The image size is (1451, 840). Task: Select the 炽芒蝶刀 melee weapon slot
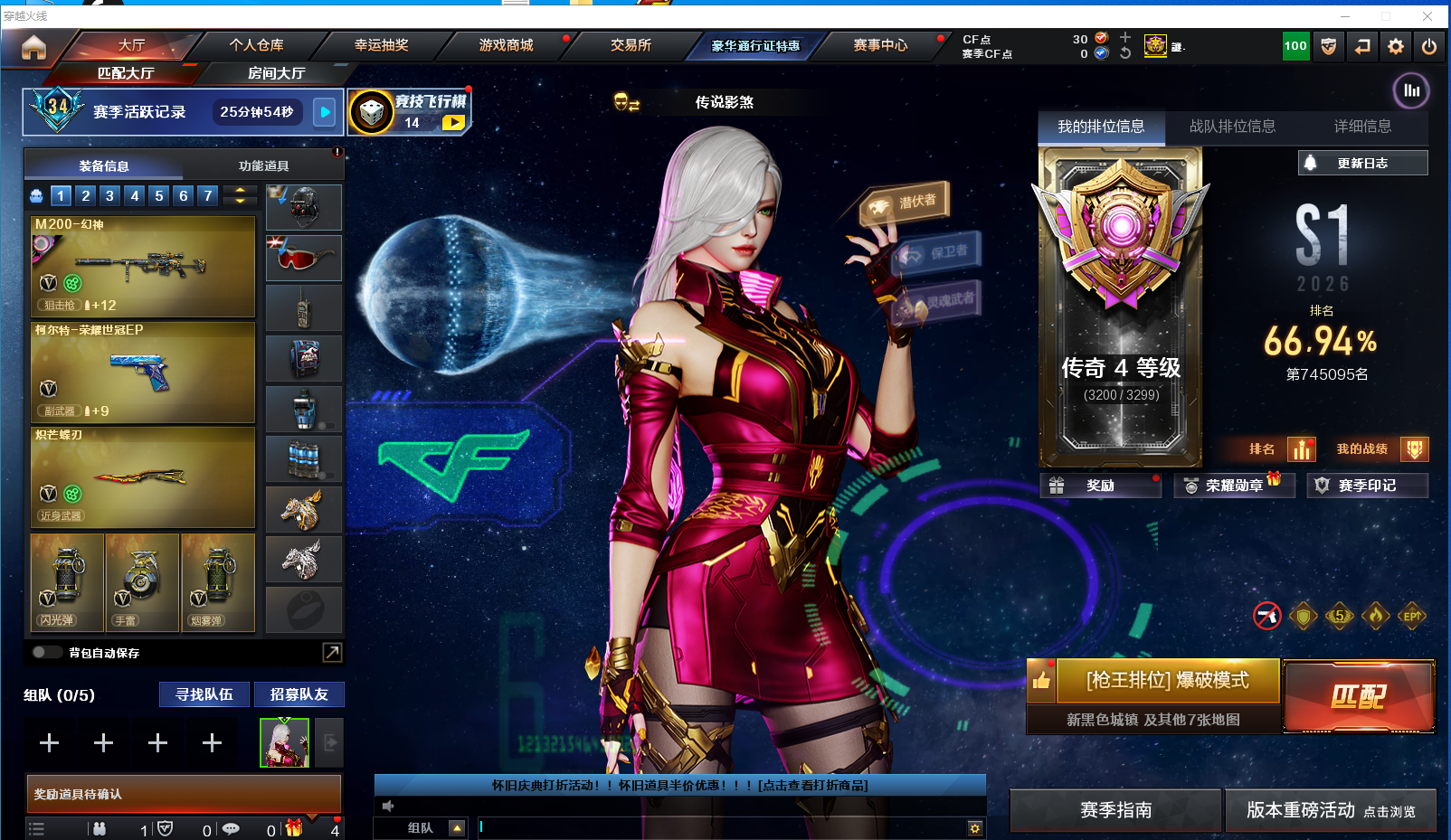(x=143, y=477)
